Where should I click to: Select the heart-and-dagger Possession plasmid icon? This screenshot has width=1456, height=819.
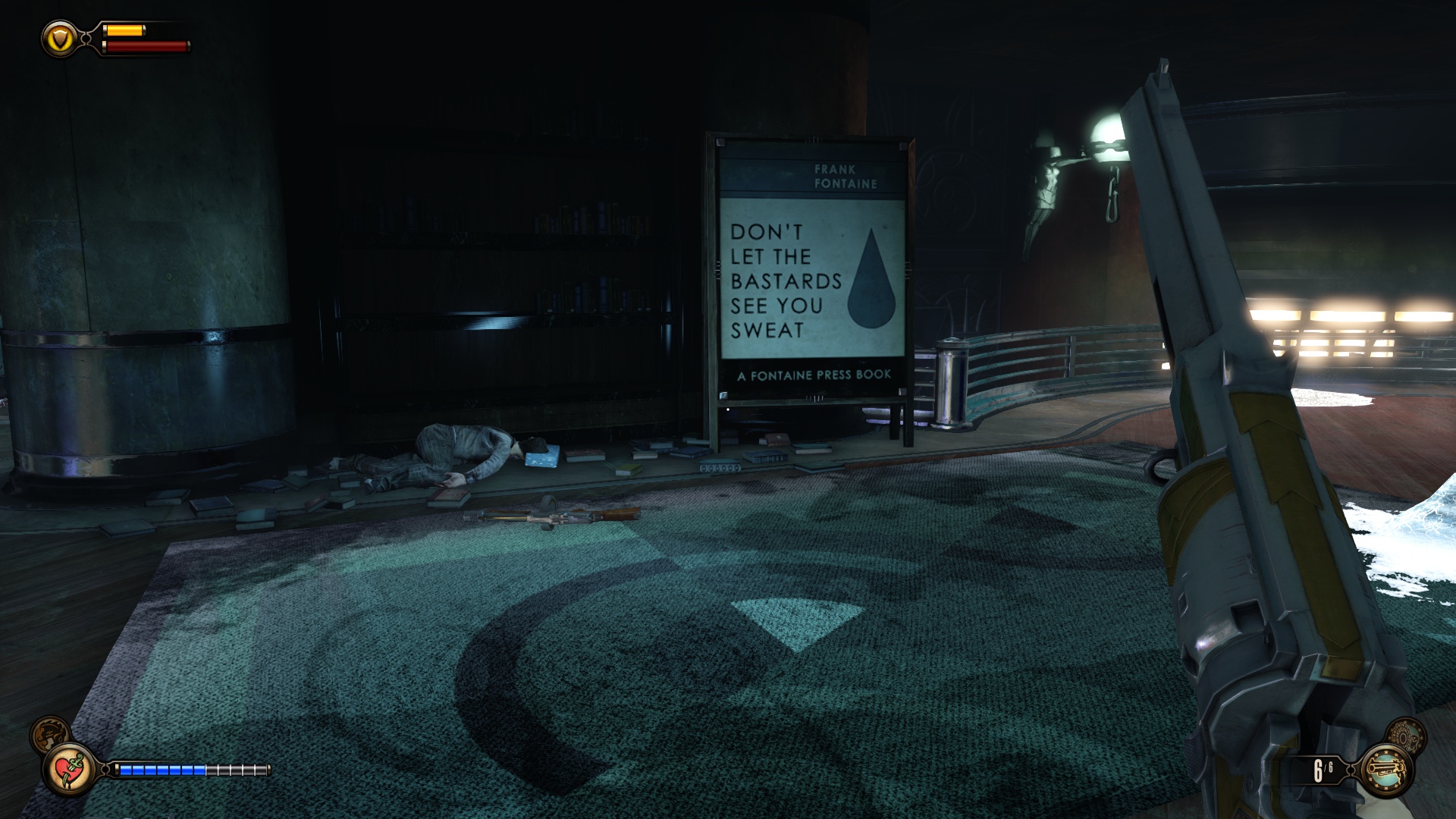coord(70,769)
